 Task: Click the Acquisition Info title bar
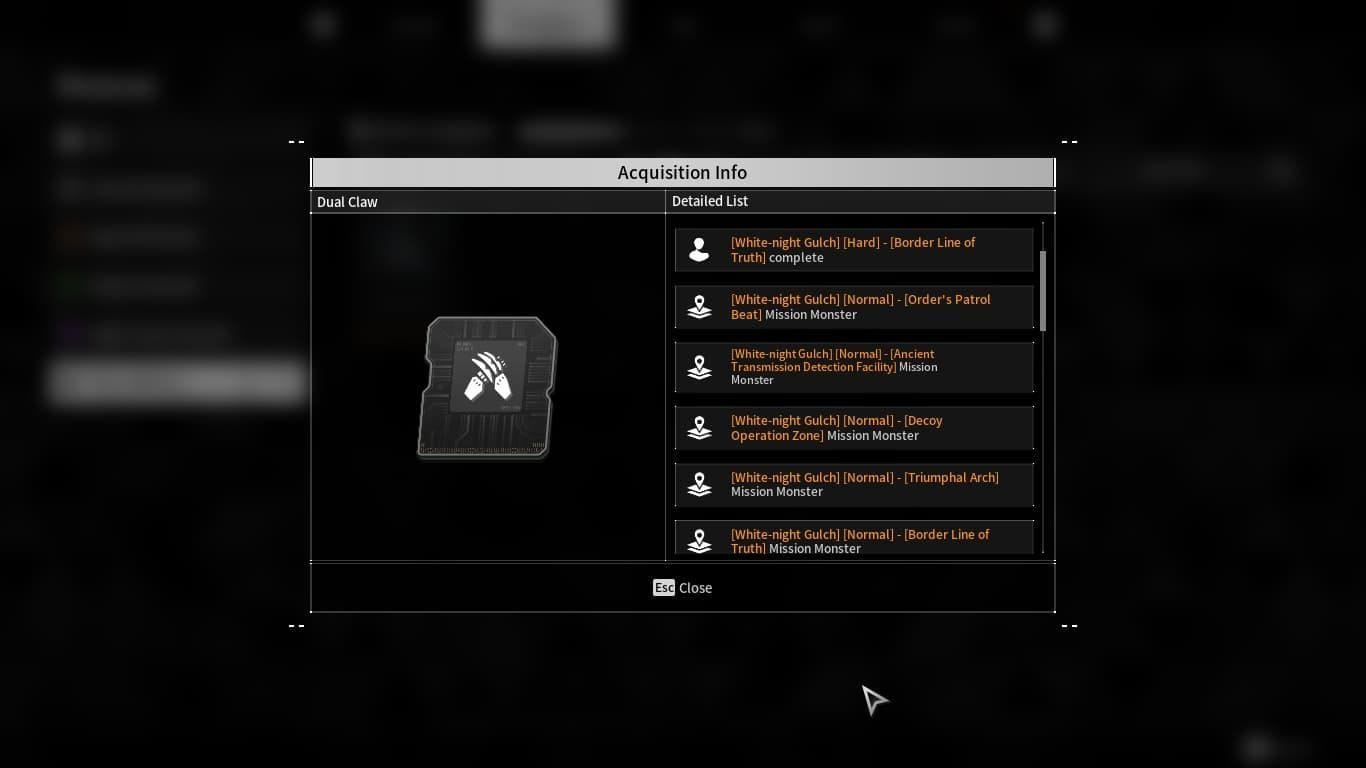(683, 172)
